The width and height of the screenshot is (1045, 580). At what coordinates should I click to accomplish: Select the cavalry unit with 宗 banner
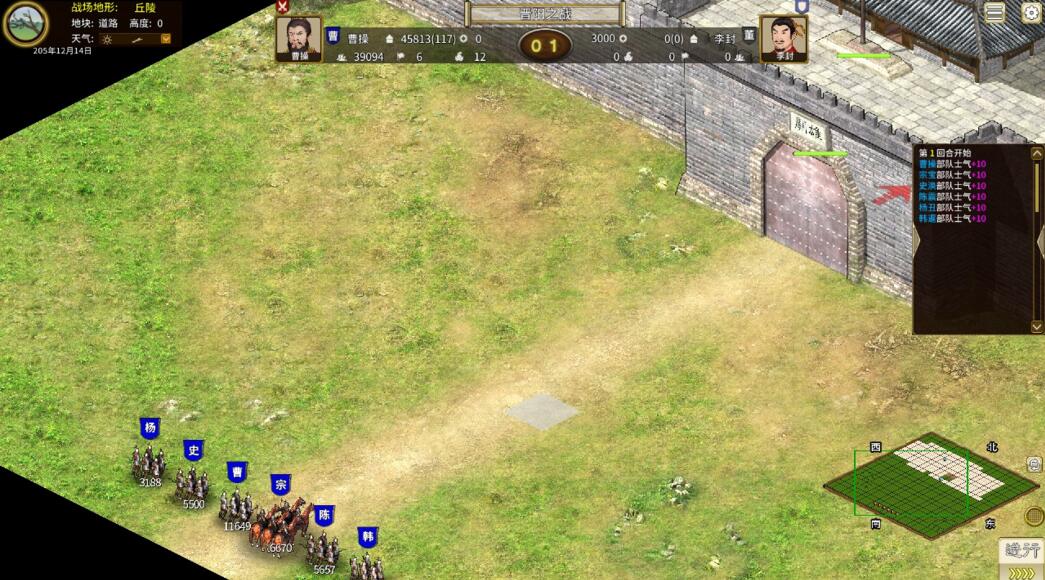pyautogui.click(x=282, y=520)
